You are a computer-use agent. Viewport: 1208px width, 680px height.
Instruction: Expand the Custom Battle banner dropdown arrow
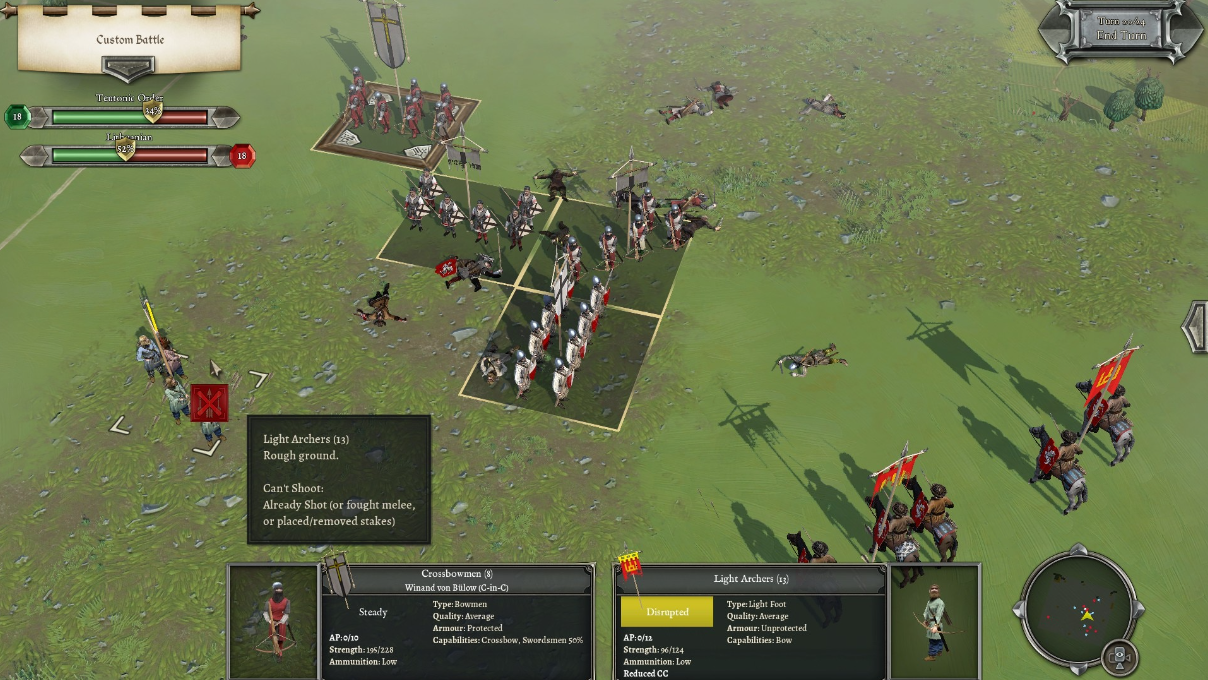pos(129,68)
